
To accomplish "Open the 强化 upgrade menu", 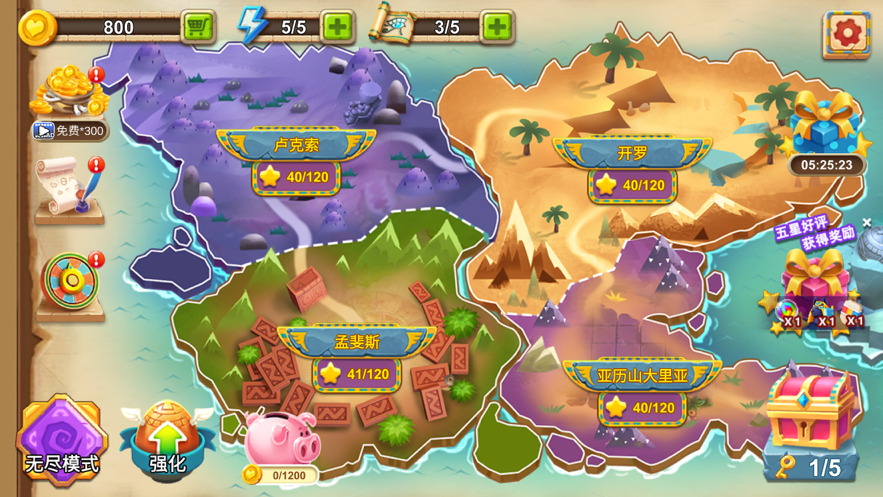I will pyautogui.click(x=167, y=436).
